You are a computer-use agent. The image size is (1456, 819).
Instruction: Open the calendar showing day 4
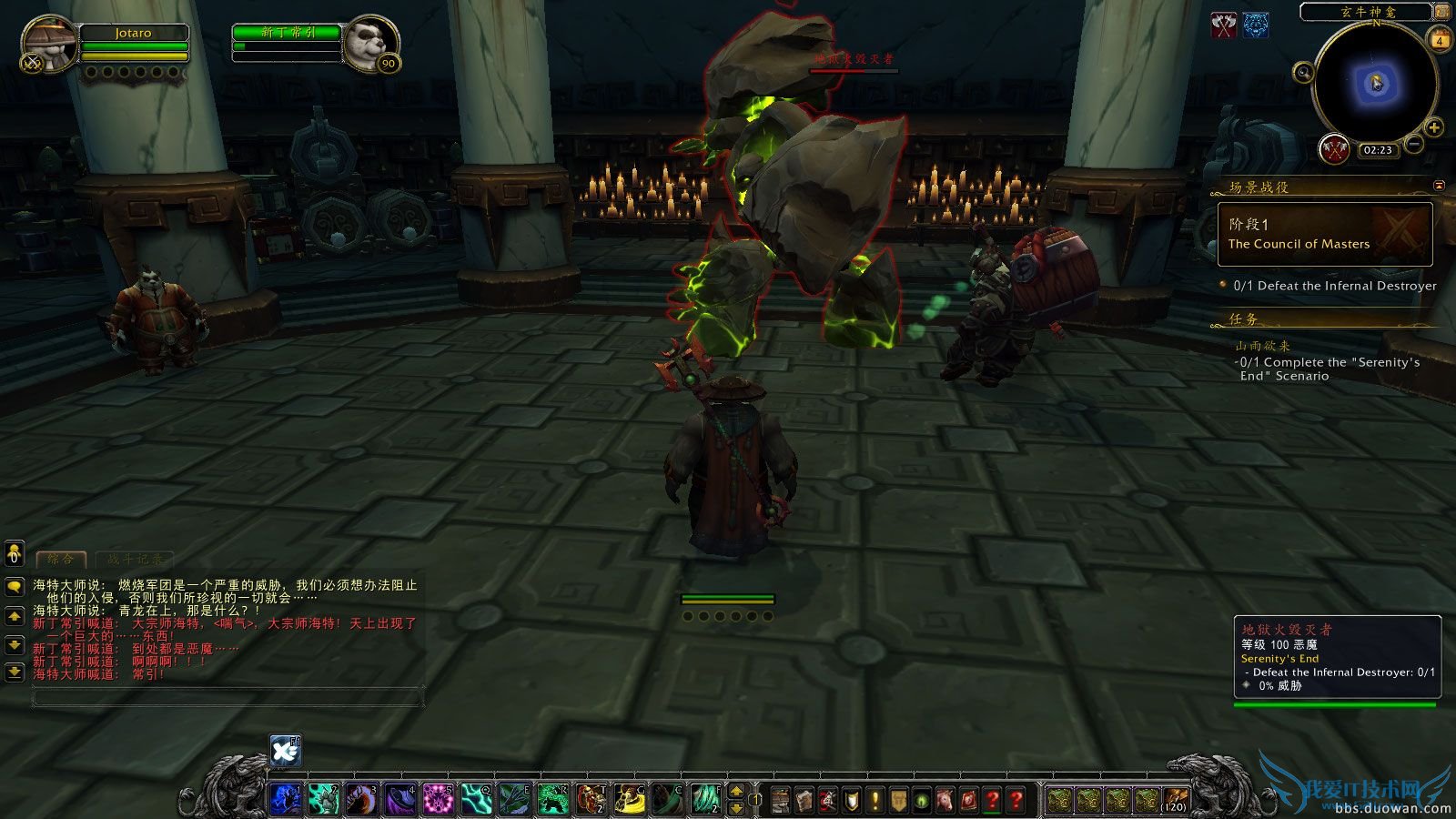1440,40
